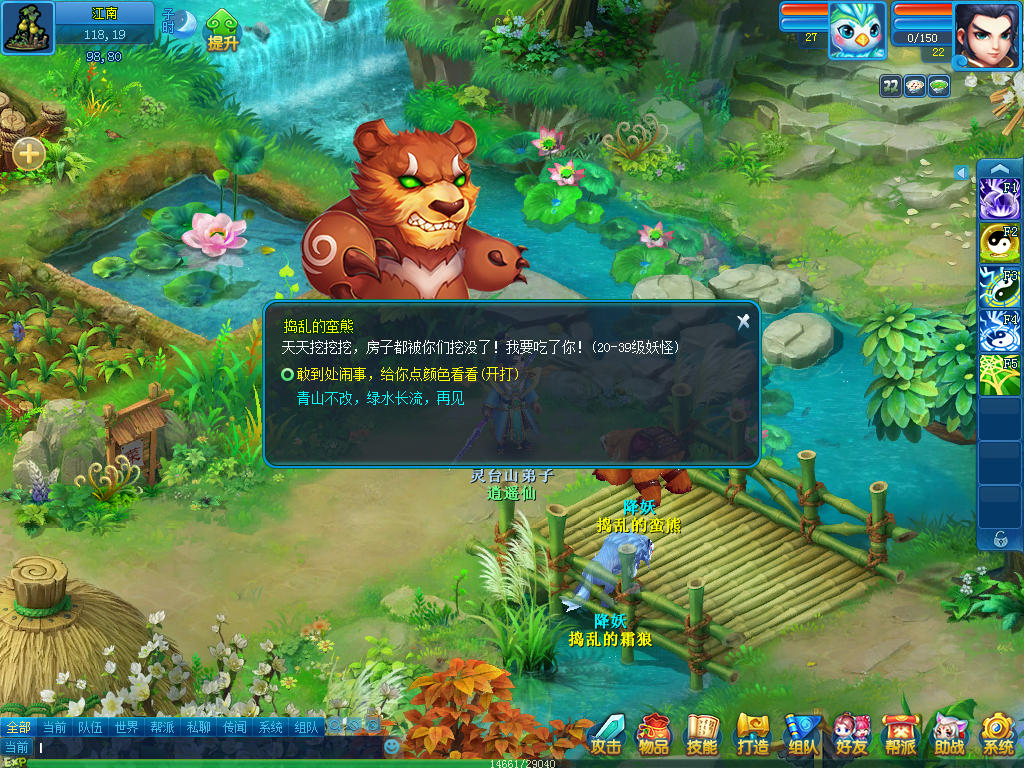Open the 技能 skills panel

pos(703,734)
